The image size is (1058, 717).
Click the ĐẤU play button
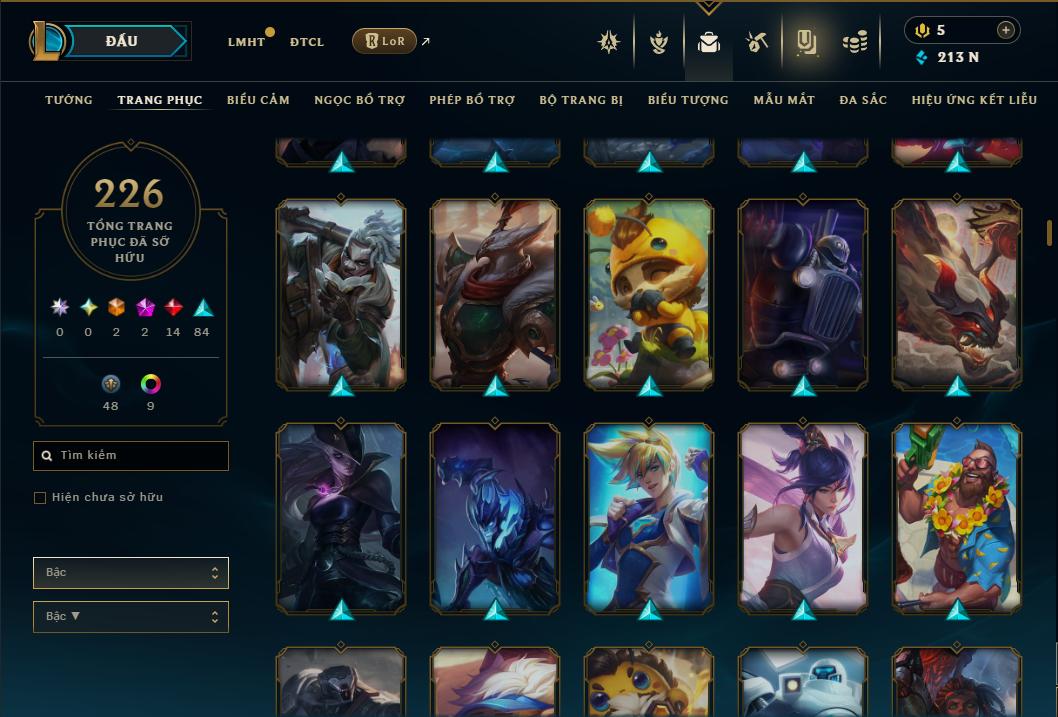(120, 41)
